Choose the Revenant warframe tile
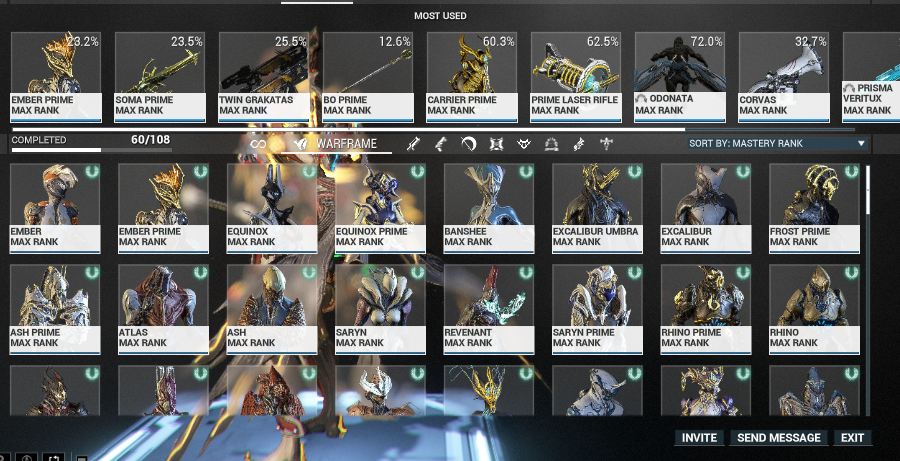 488,307
